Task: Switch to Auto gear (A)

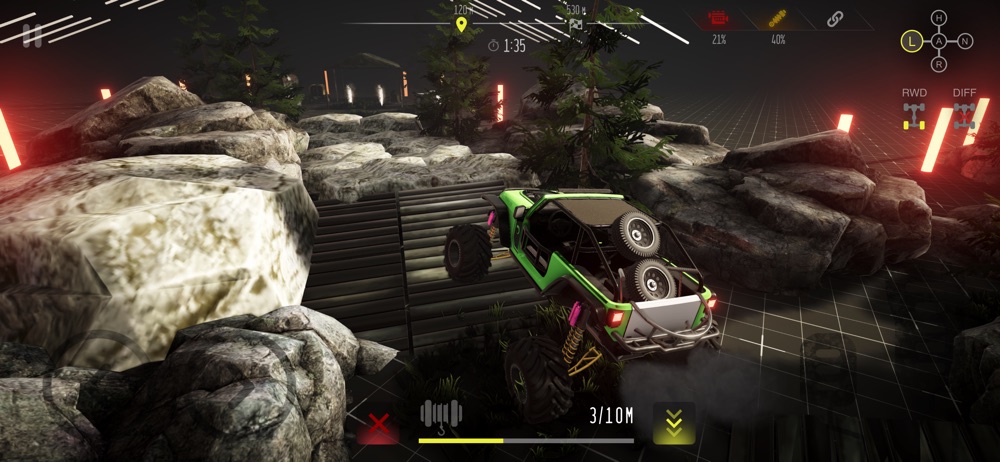Action: (x=938, y=41)
